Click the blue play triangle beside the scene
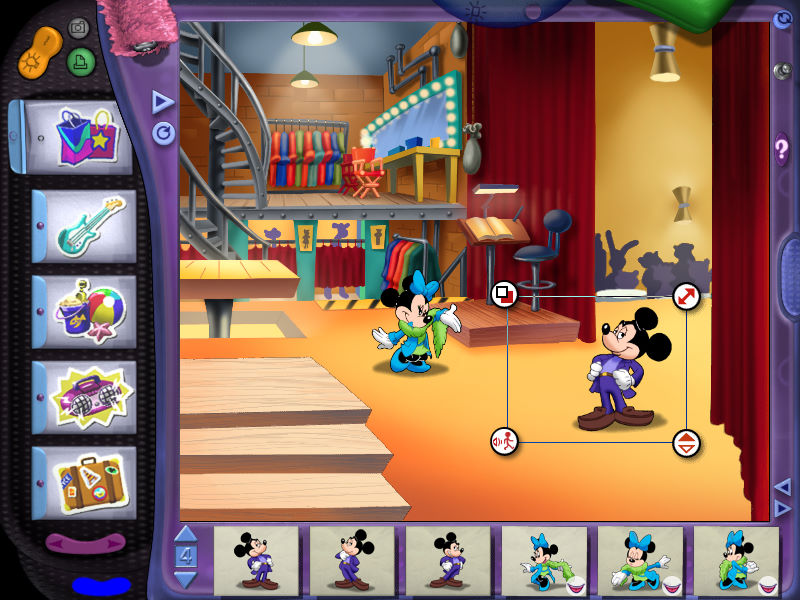This screenshot has height=600, width=800. [x=162, y=102]
